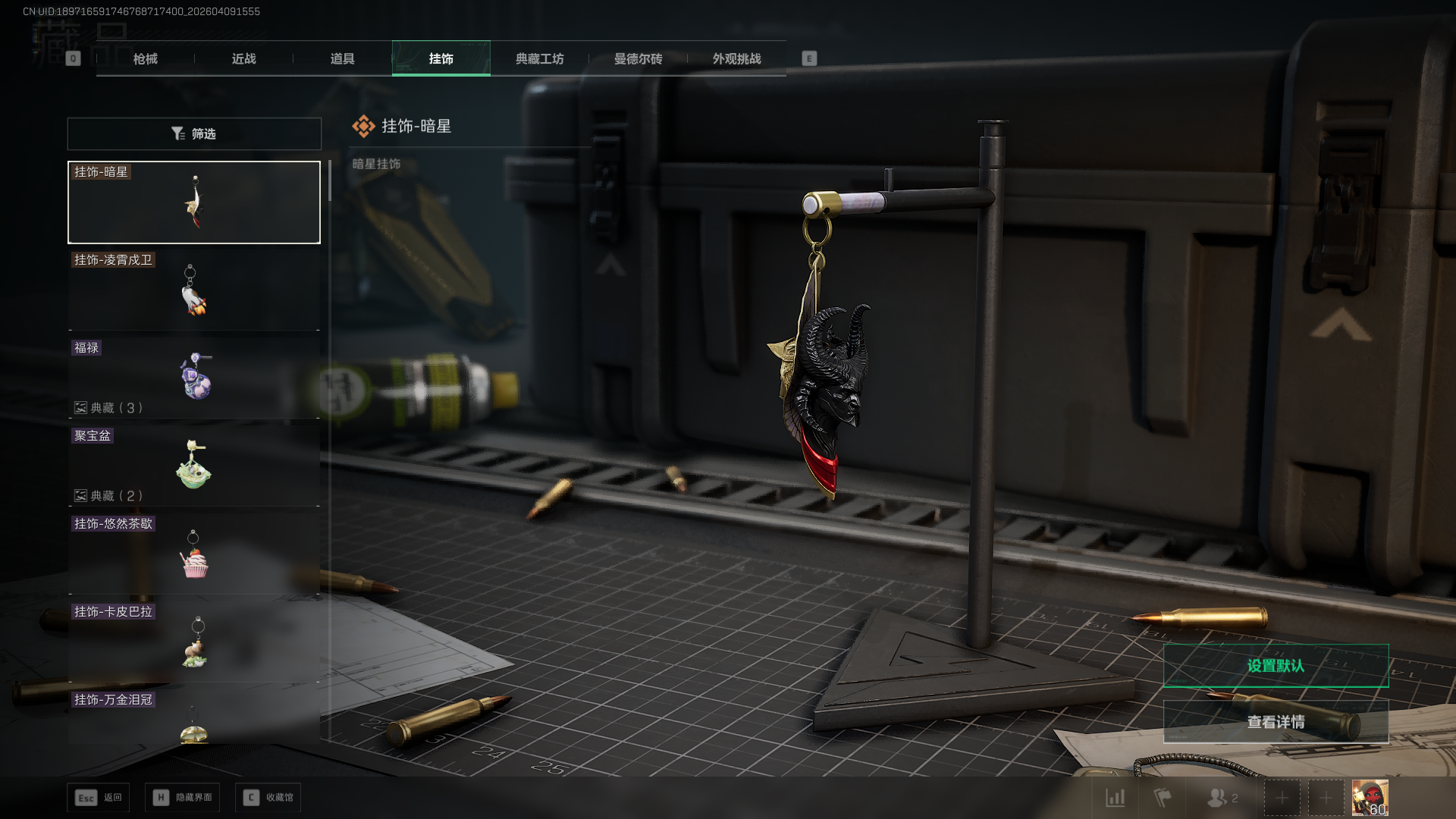Open the 近战 tab
Viewport: 1456px width, 819px height.
[243, 58]
